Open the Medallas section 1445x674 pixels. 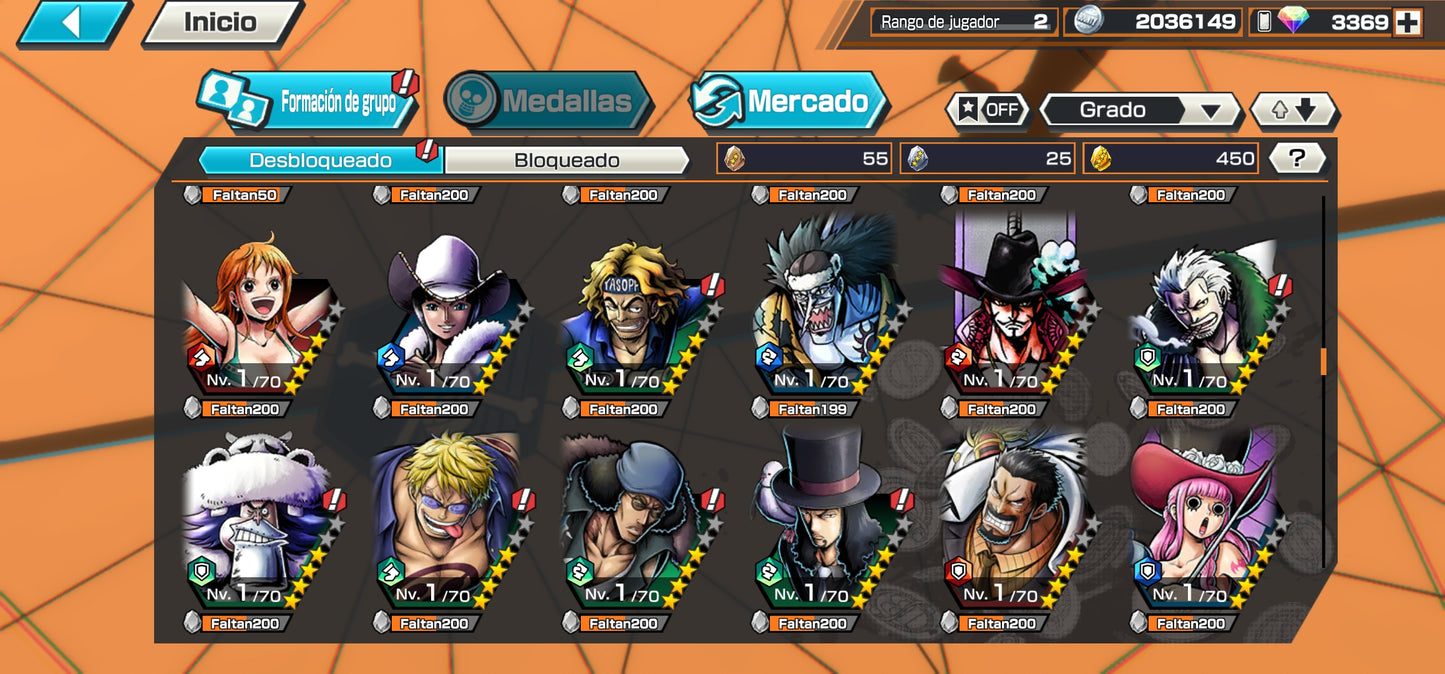(x=547, y=101)
